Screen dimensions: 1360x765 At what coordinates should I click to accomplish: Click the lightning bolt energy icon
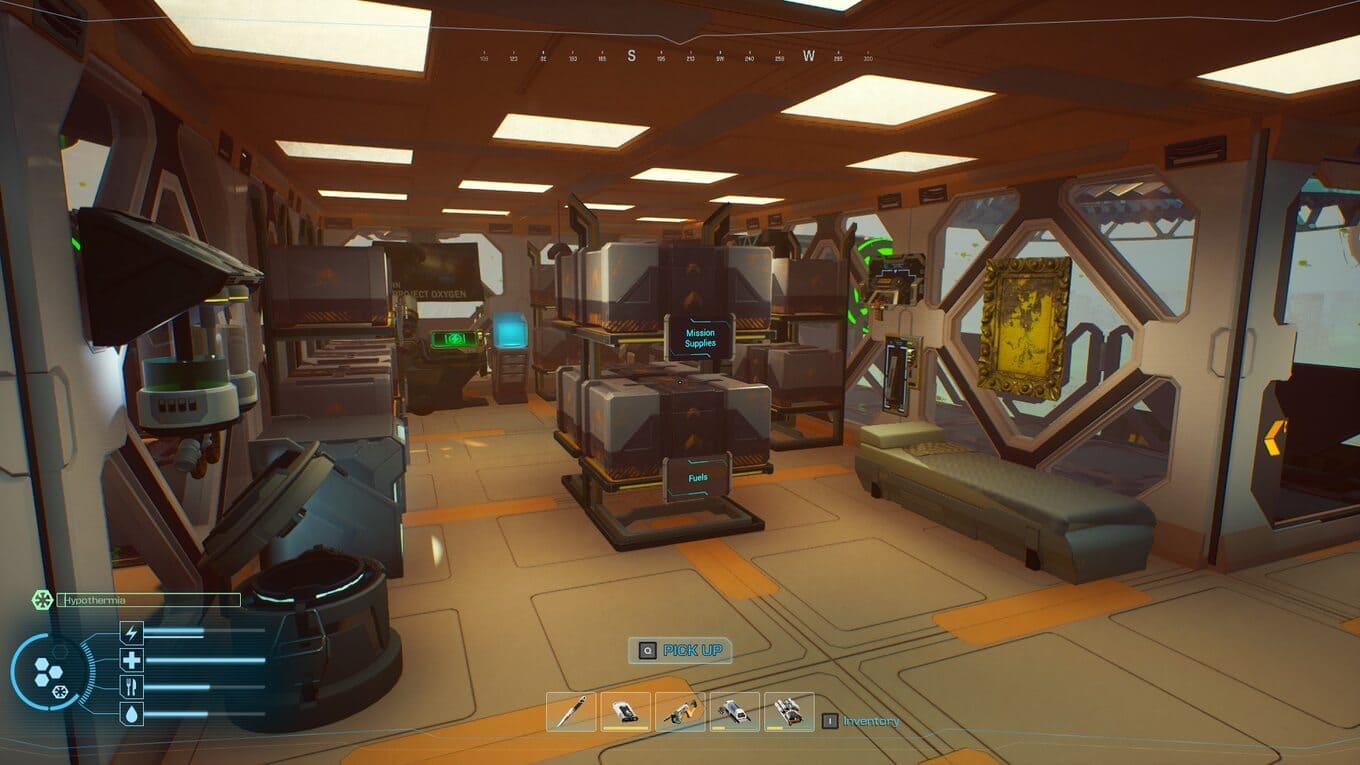pyautogui.click(x=132, y=632)
